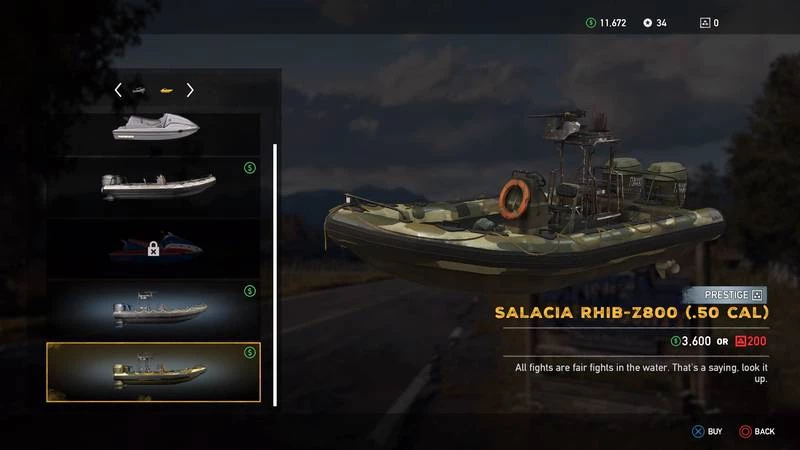This screenshot has width=800, height=450.
Task: Click the right category arrow
Action: pos(190,90)
